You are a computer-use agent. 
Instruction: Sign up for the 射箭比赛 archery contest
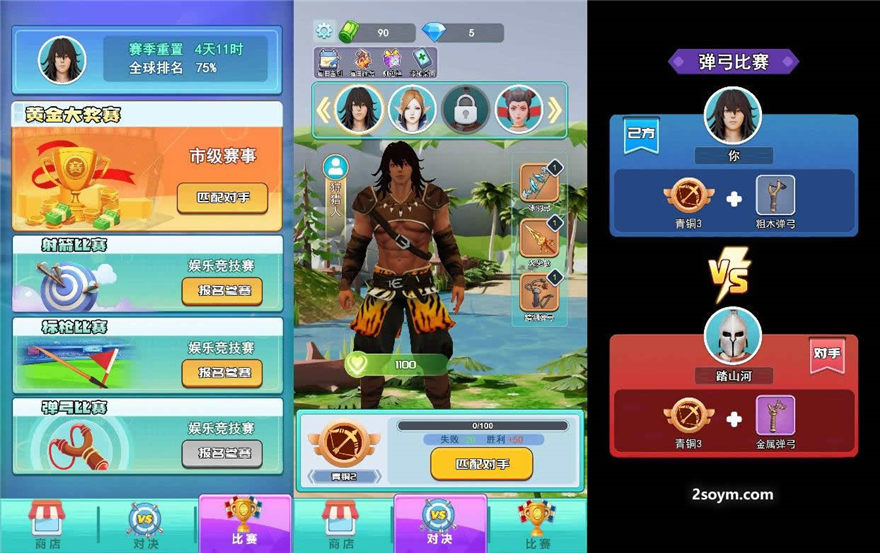click(x=222, y=291)
